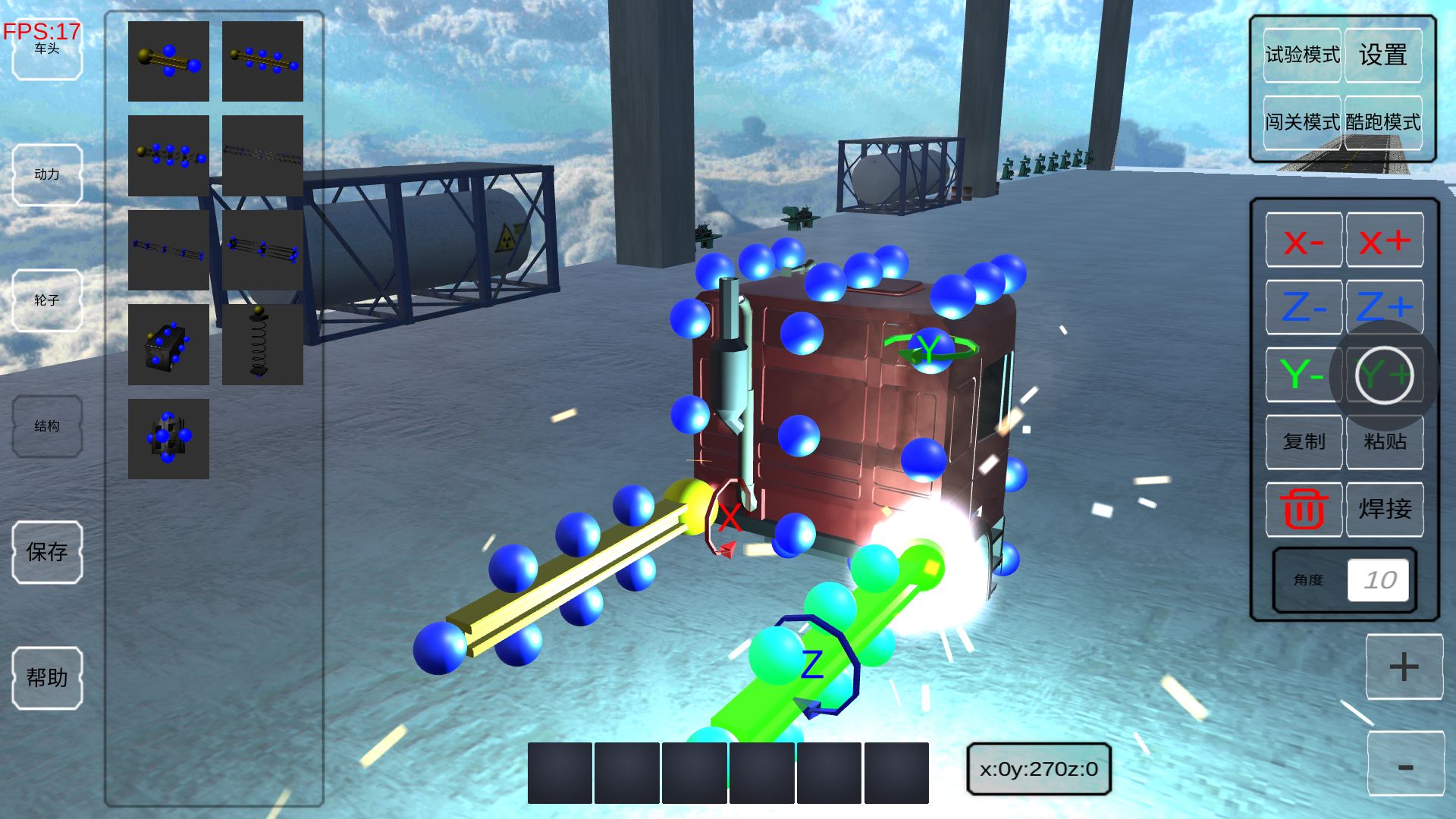Show the 轮子 wheels category
The width and height of the screenshot is (1456, 819).
47,300
